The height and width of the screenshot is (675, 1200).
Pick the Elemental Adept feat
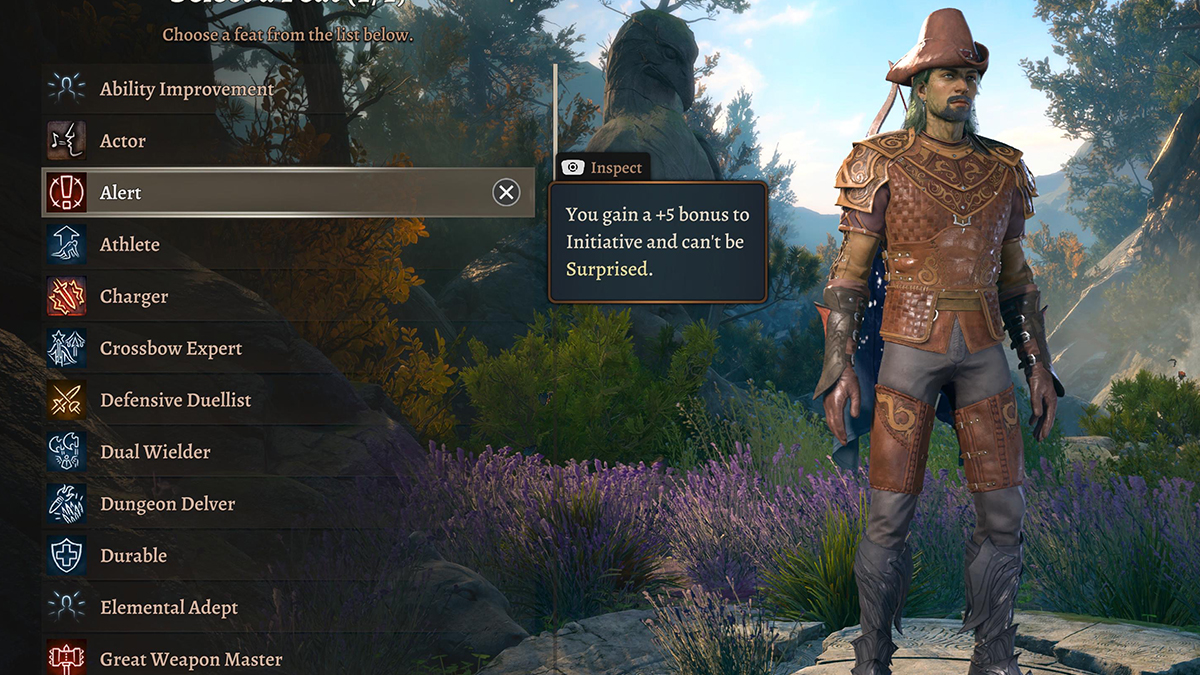point(169,608)
